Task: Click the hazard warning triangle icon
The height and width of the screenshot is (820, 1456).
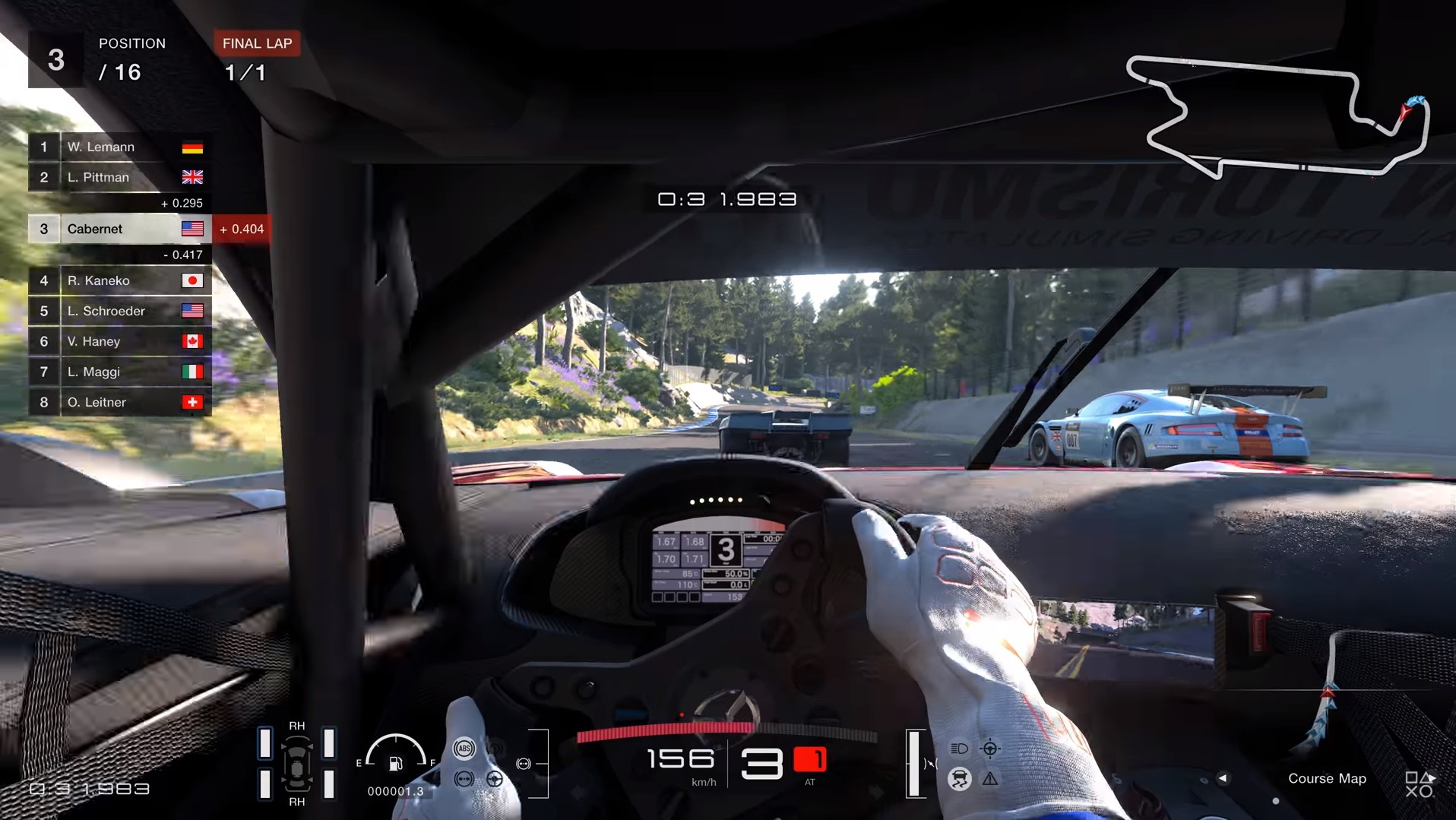Action: tap(990, 779)
